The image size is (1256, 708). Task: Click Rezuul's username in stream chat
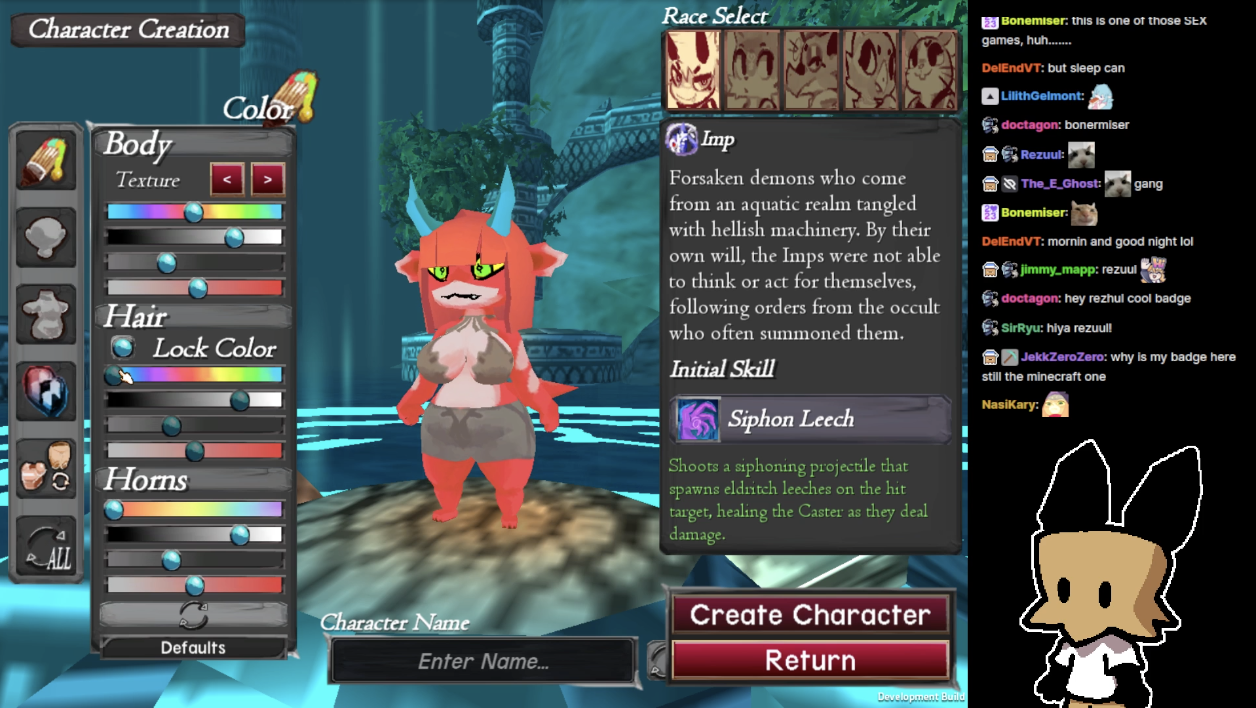tap(1040, 155)
